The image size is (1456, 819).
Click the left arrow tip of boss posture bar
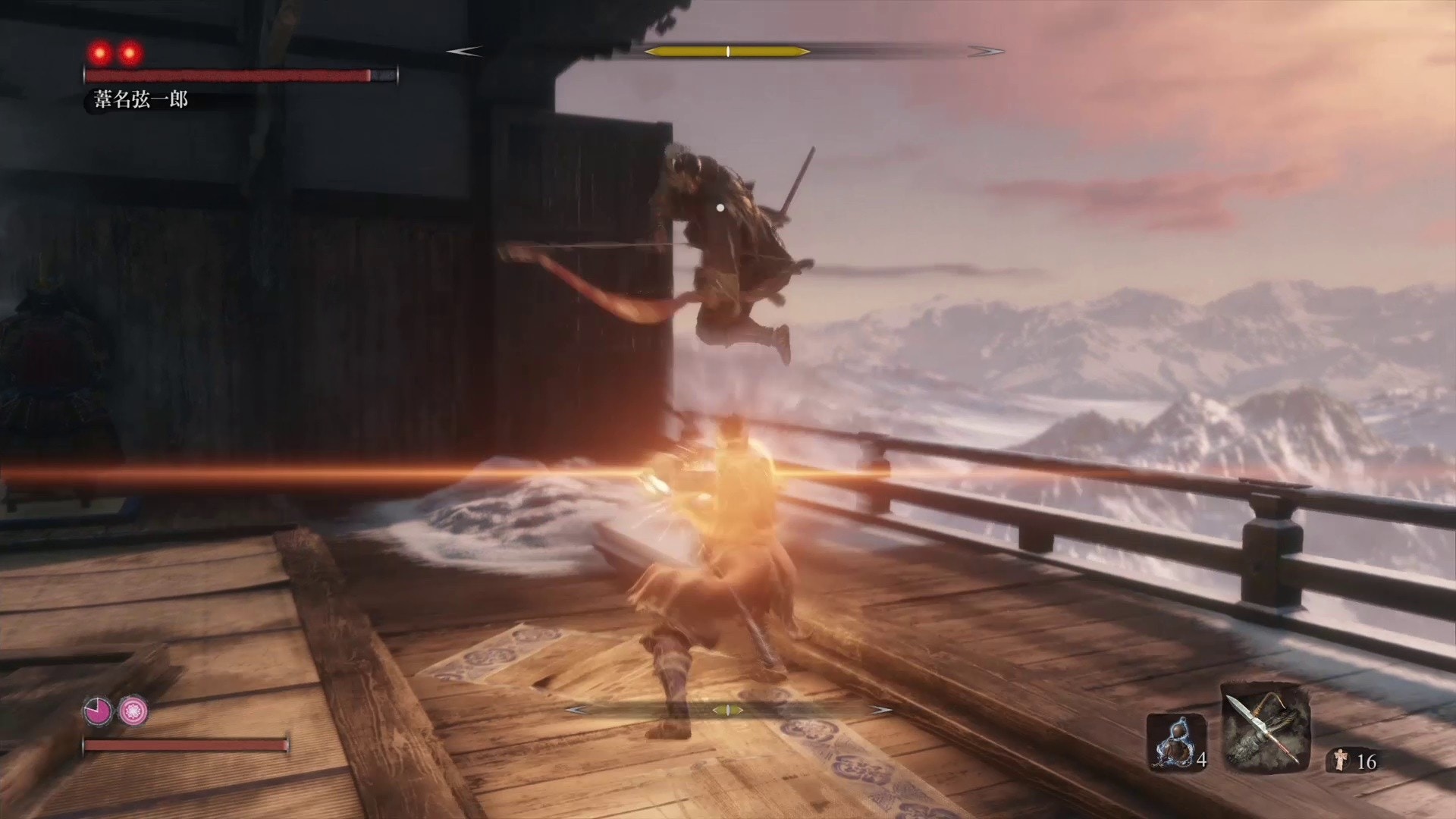click(x=463, y=52)
